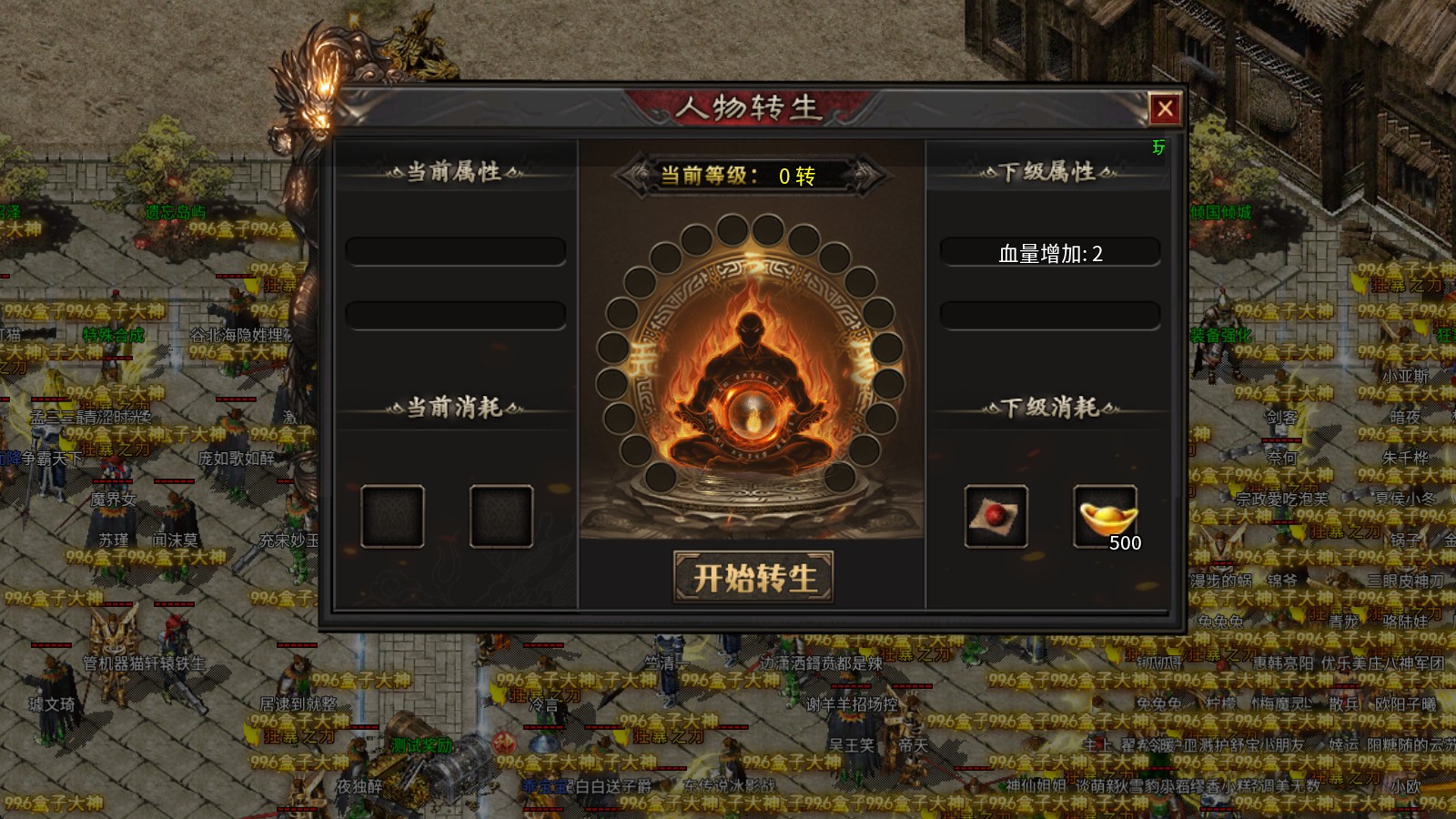Click the empty attribute bar under 当前属性
Image resolution: width=1456 pixels, height=819 pixels.
point(453,250)
